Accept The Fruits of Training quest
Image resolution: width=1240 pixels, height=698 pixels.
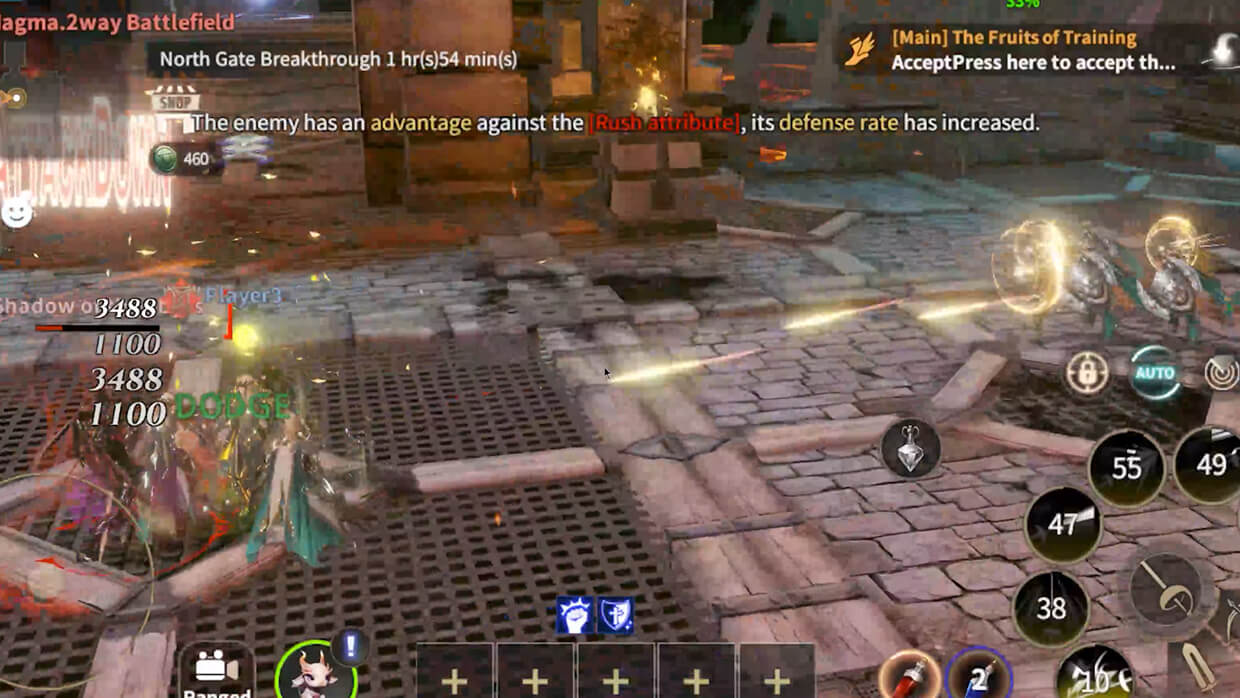(1030, 51)
